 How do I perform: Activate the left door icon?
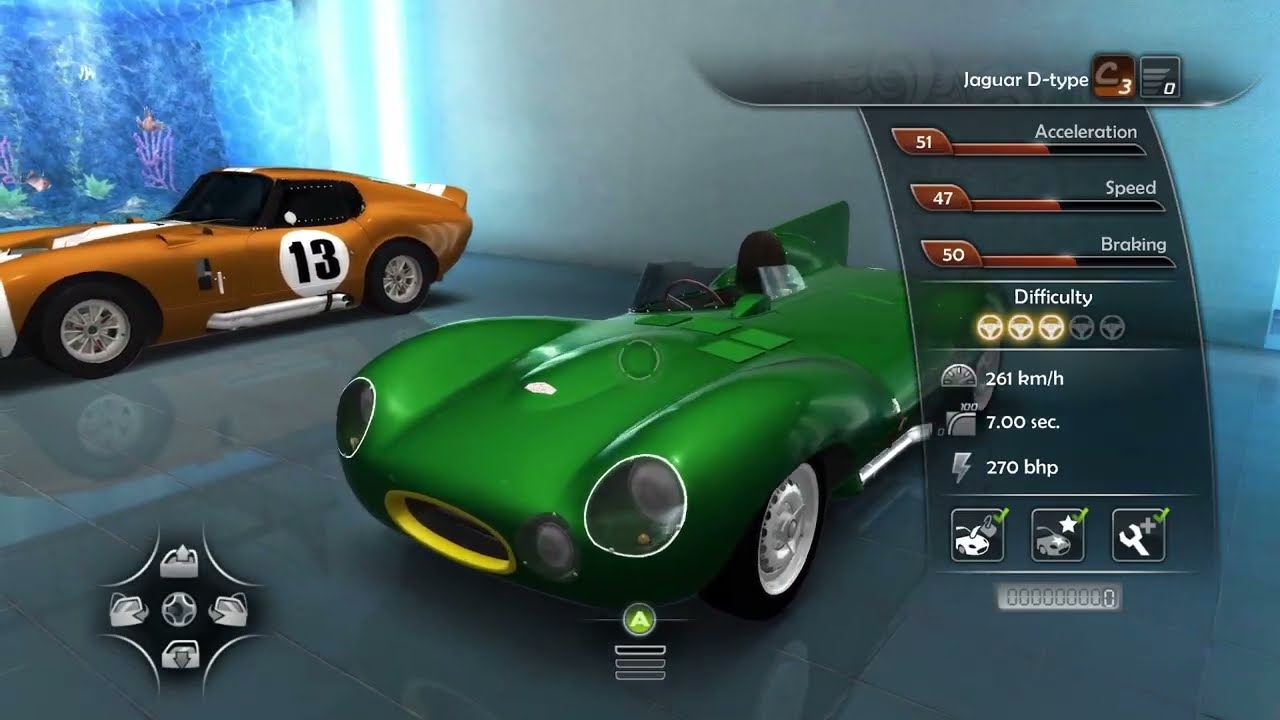(131, 609)
